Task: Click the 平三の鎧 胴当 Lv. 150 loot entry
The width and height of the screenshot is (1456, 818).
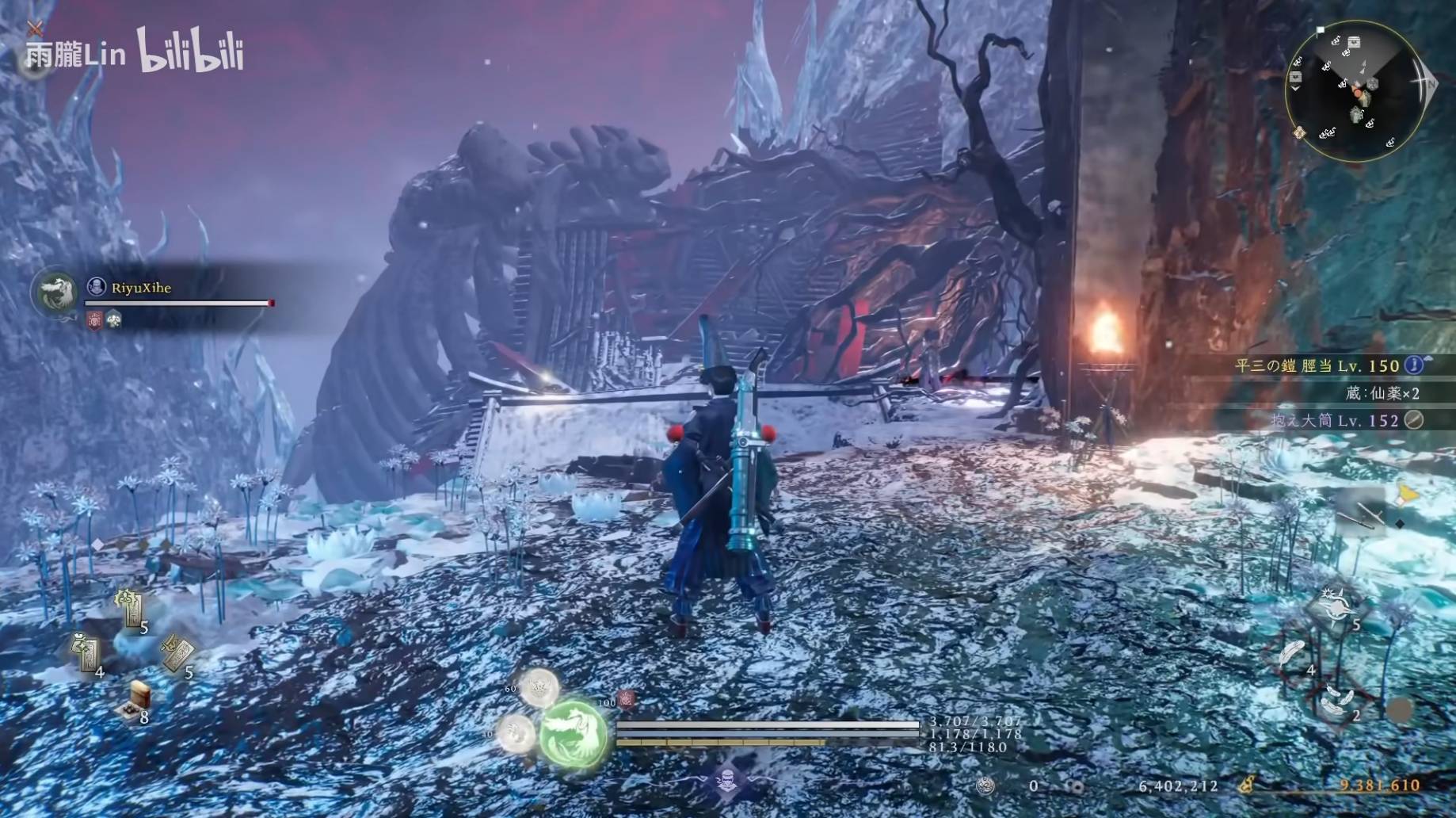Action: pyautogui.click(x=1319, y=365)
